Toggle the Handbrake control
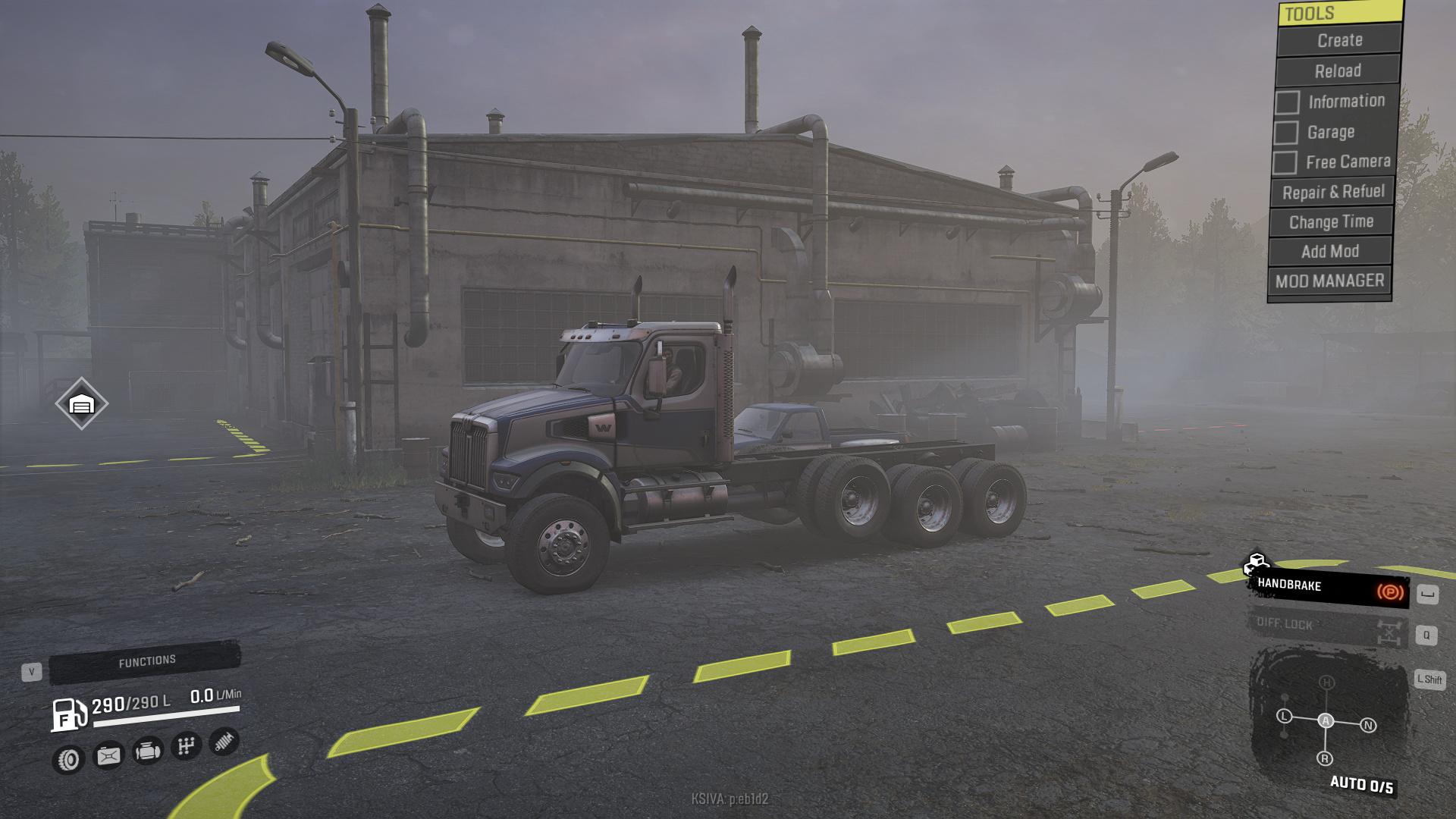 coord(1329,588)
